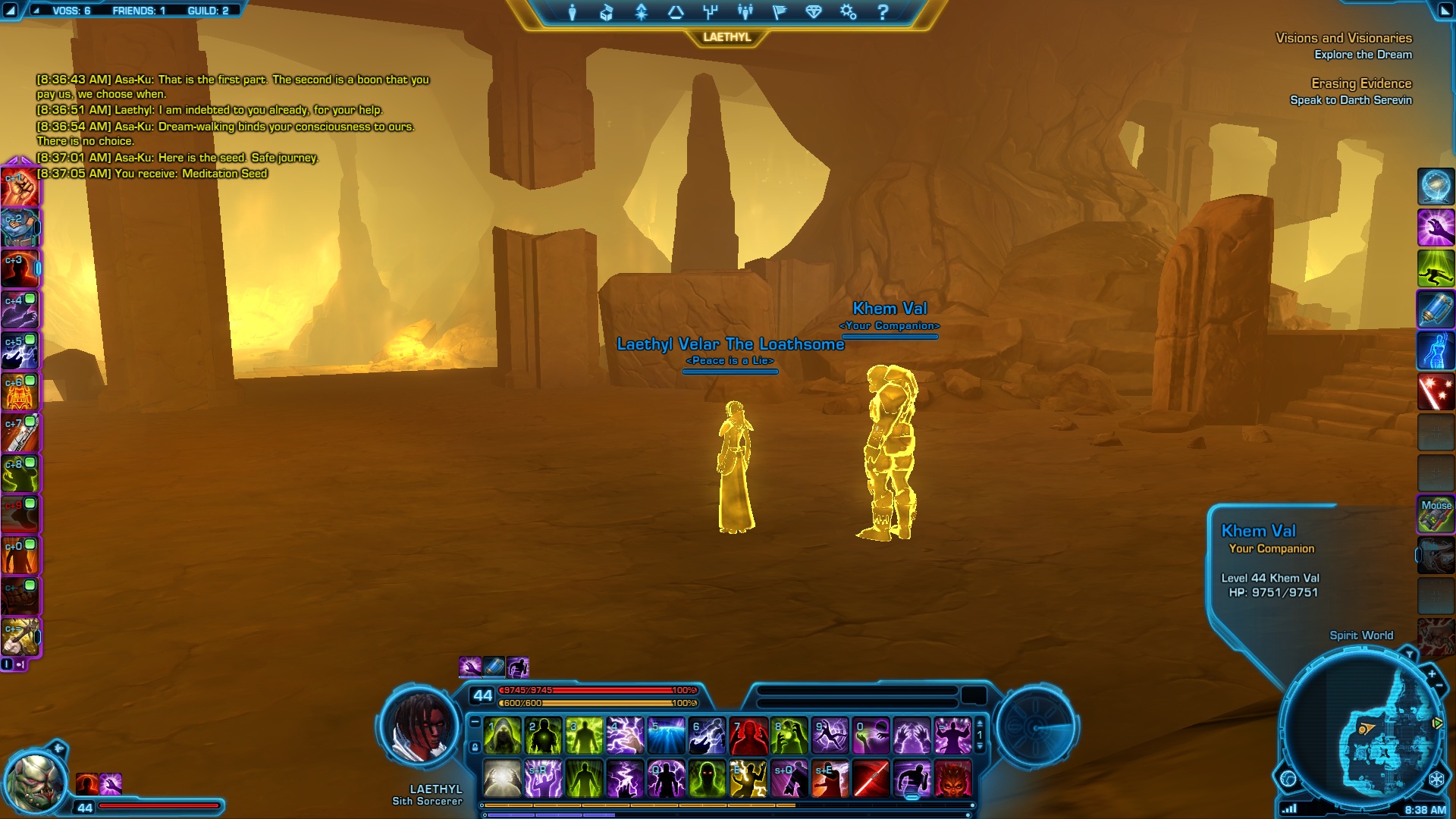This screenshot has width=1456, height=819.
Task: Open the Cartel Market diamond icon
Action: (x=814, y=12)
